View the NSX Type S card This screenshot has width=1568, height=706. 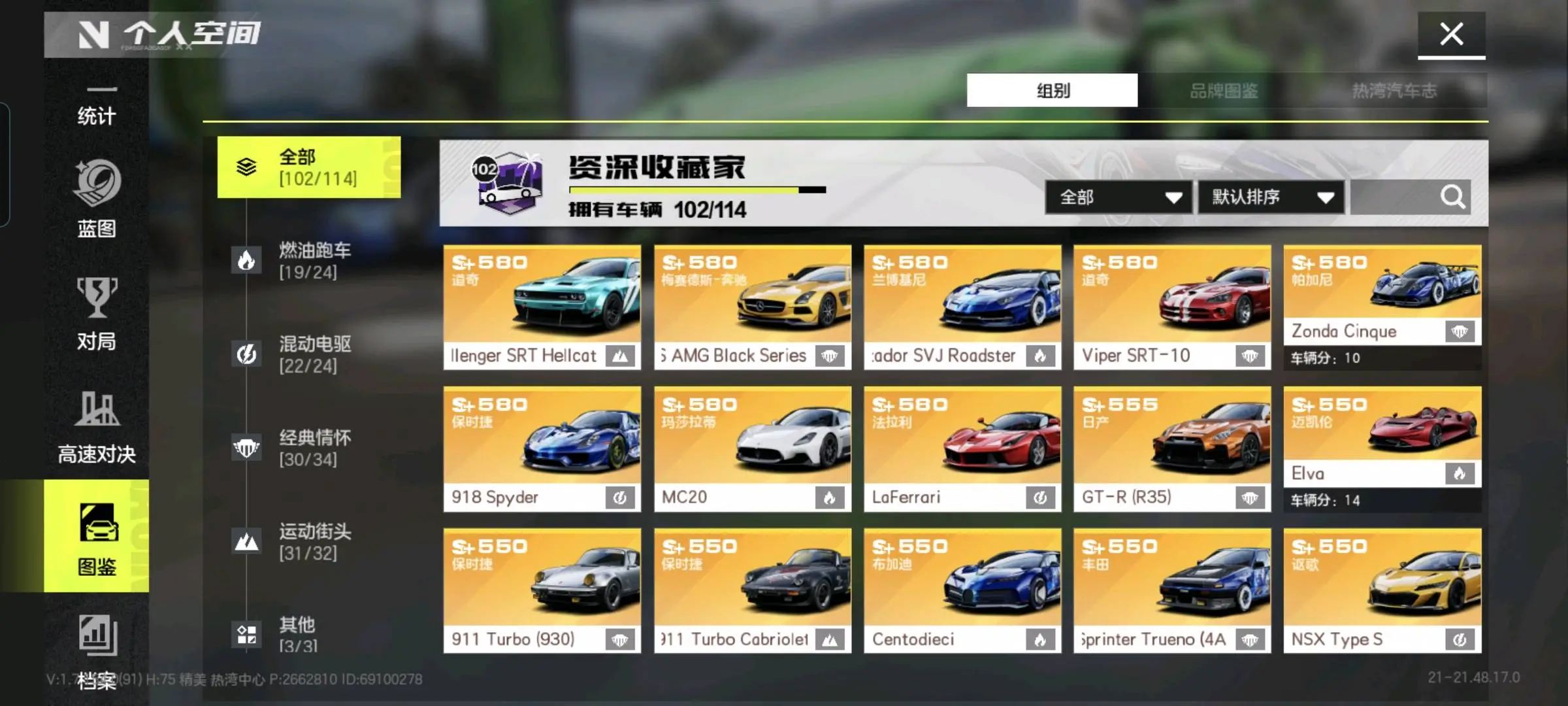click(x=1382, y=591)
